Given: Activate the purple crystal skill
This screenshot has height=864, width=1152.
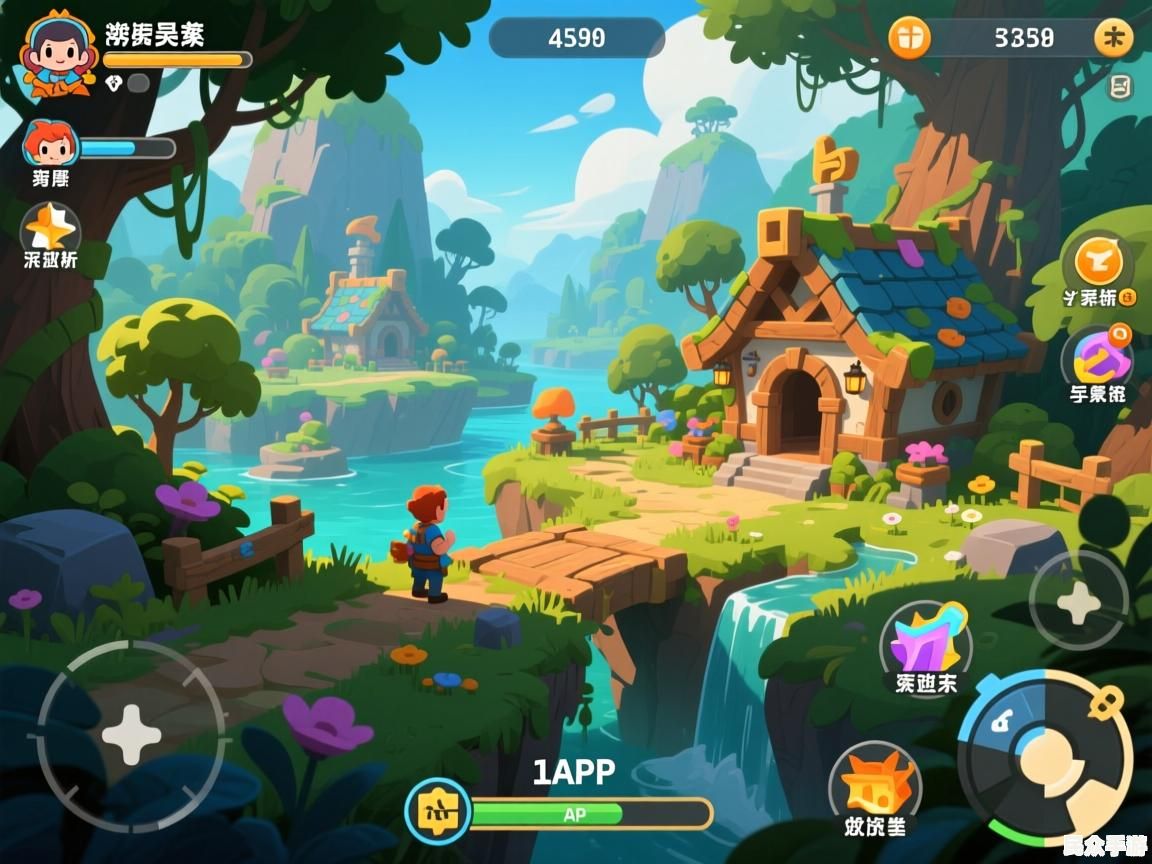Looking at the screenshot, I should tap(926, 643).
